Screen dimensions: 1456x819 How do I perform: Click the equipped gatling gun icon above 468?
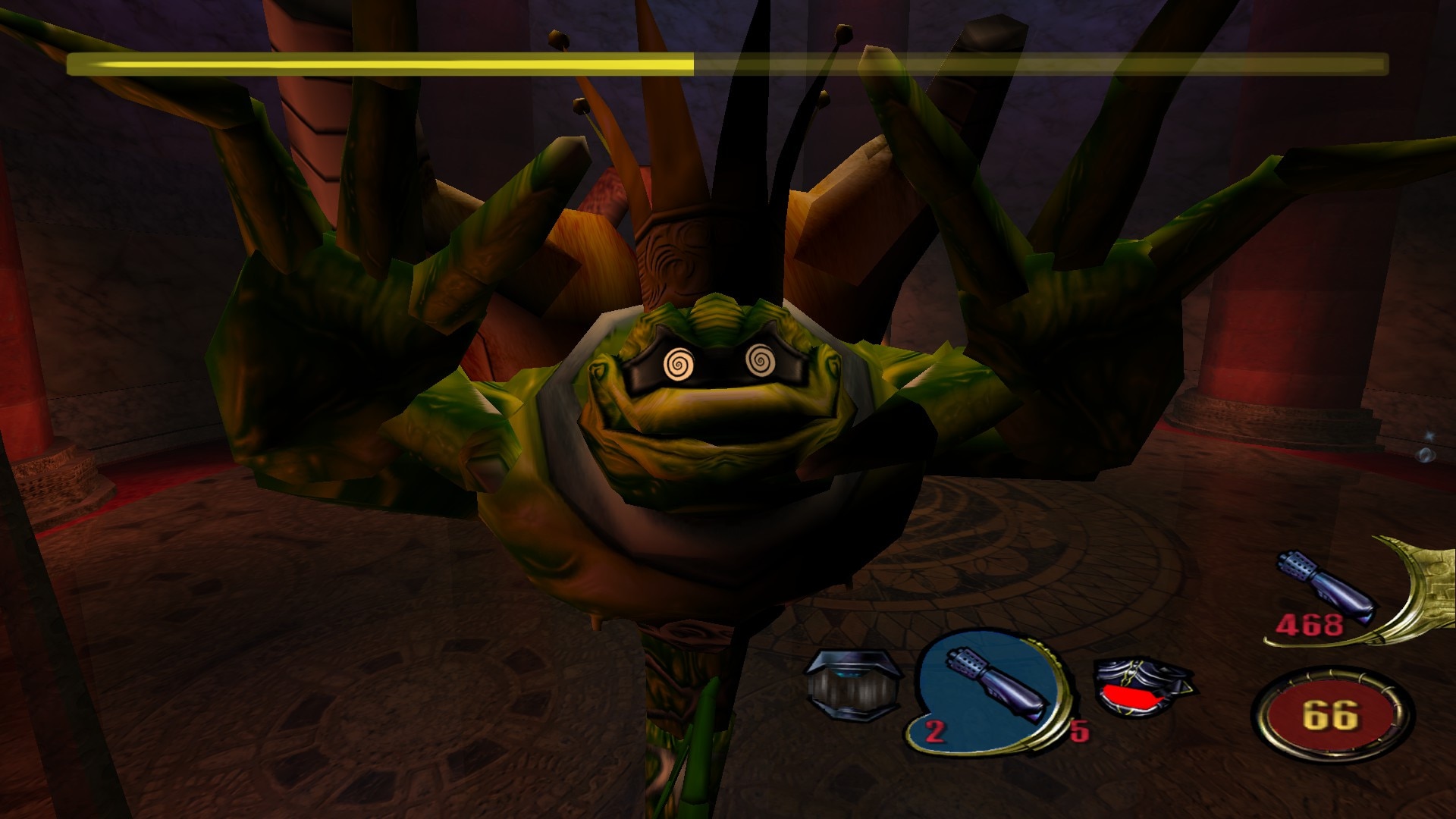(x=1327, y=584)
